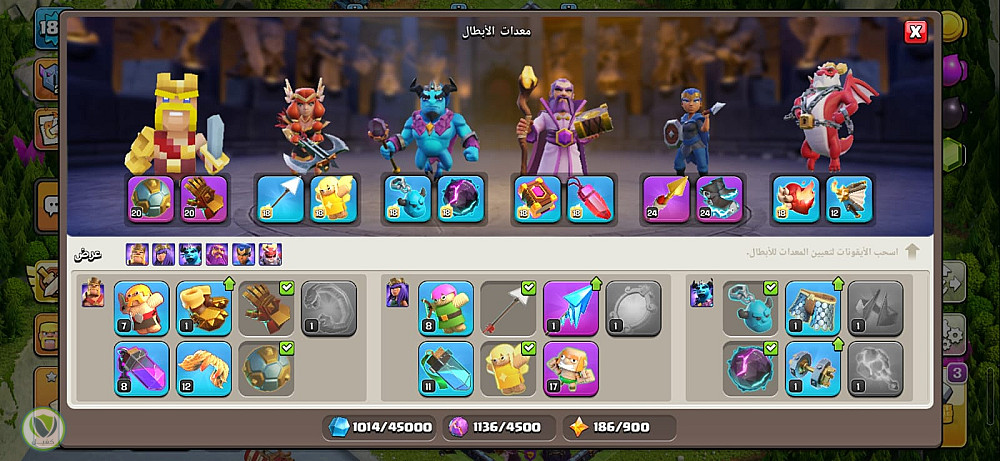Image resolution: width=1000 pixels, height=461 pixels.
Task: Filter equipment by the Royal Champion portrait
Action: [x=244, y=255]
